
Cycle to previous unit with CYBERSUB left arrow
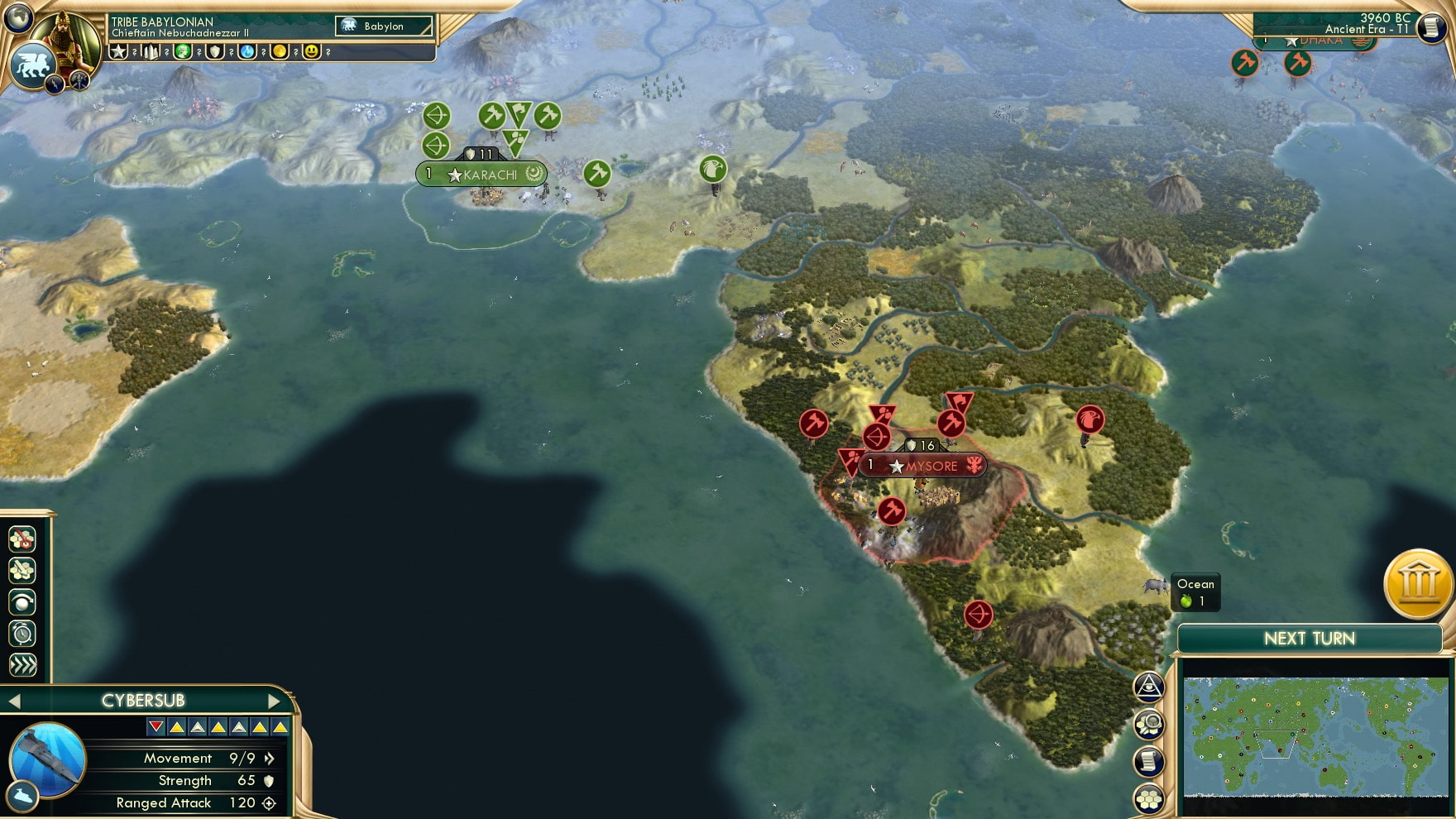(x=14, y=700)
